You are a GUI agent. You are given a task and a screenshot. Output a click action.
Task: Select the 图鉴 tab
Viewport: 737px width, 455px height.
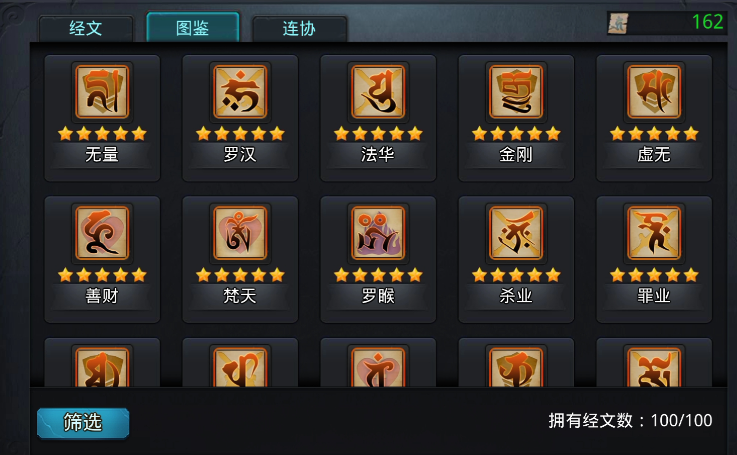coord(192,28)
